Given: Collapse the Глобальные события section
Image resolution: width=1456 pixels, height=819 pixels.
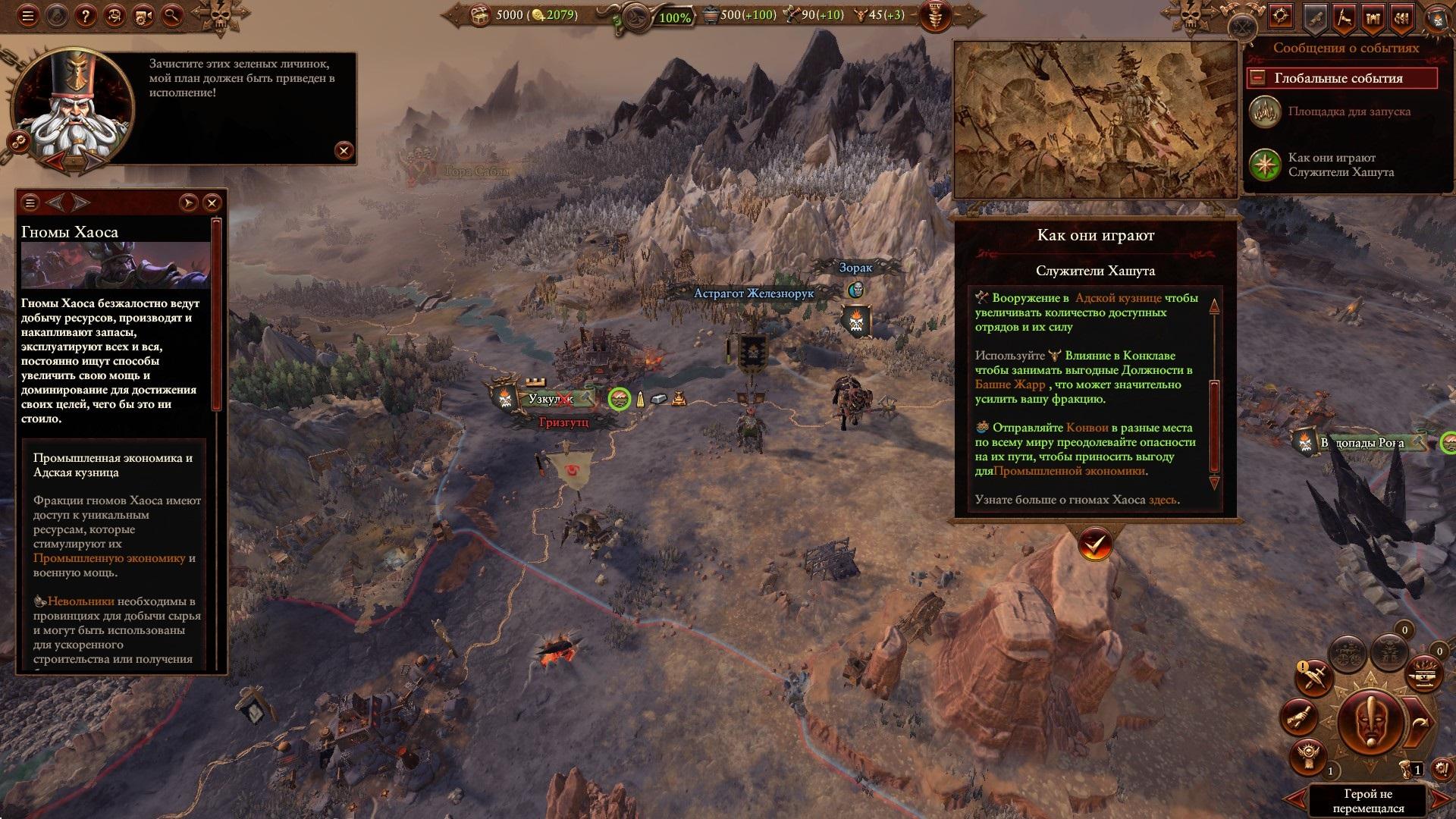Looking at the screenshot, I should click(1258, 78).
